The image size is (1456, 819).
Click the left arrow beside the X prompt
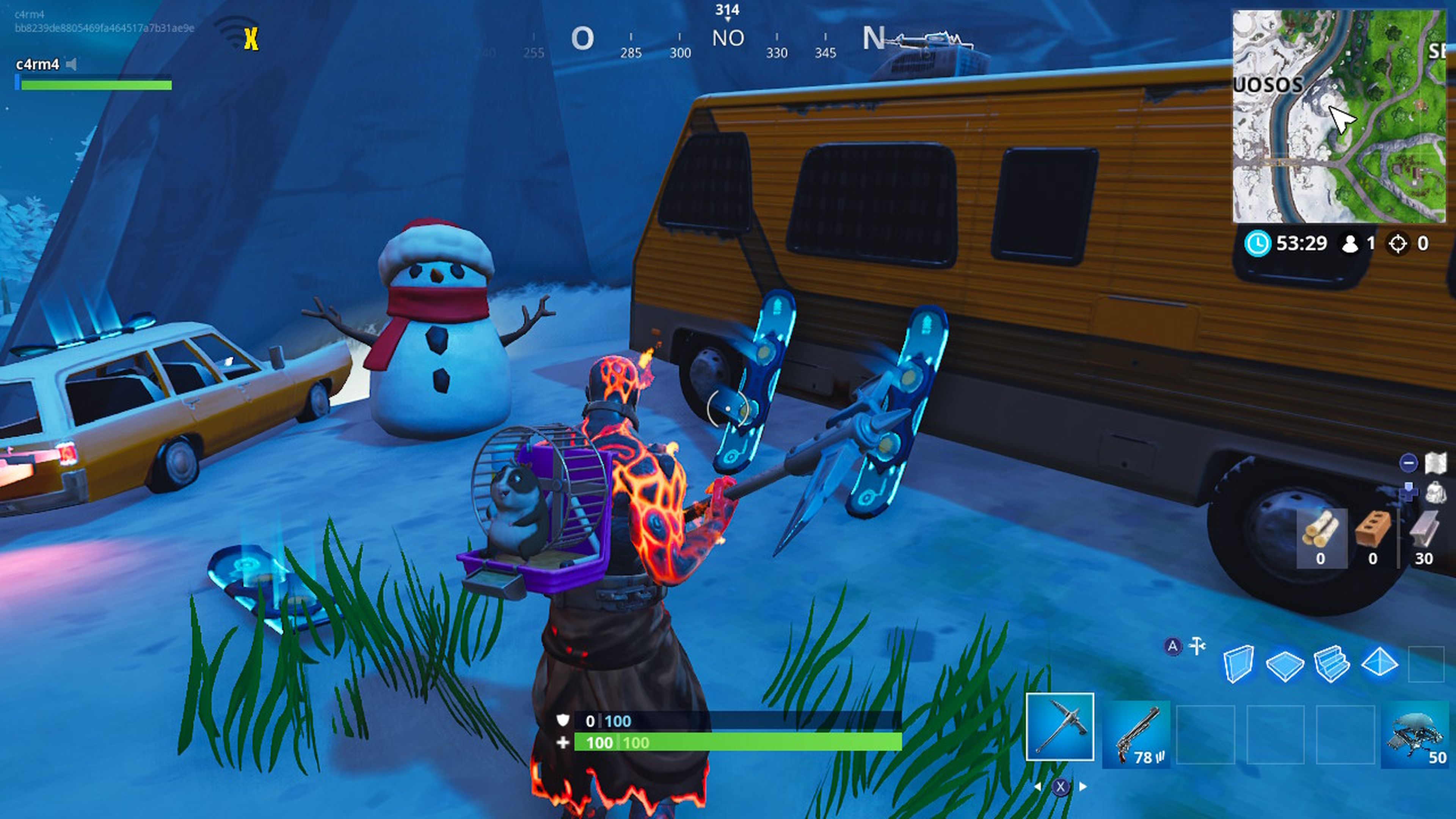(1038, 788)
